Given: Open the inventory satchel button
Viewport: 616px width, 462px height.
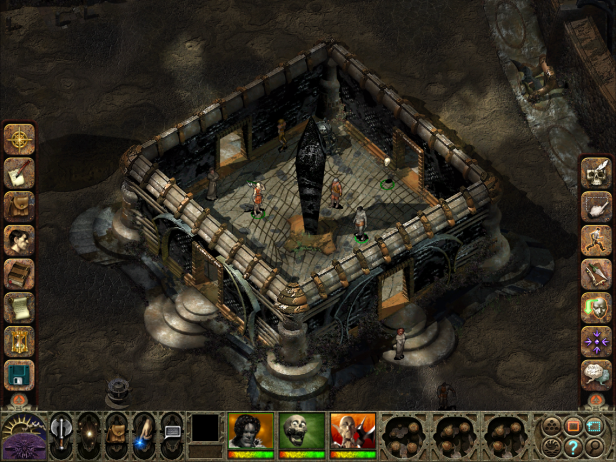Looking at the screenshot, I should coord(19,206).
